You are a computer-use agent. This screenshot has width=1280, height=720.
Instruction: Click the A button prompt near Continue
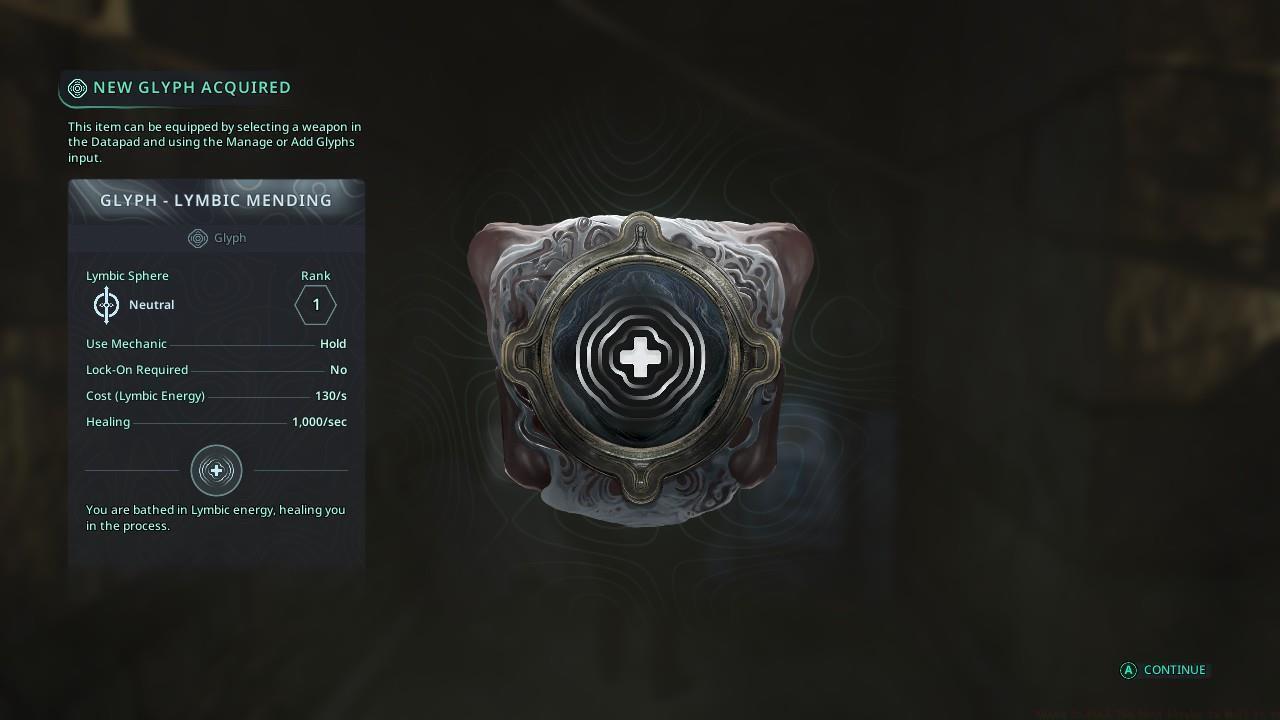coord(1127,670)
